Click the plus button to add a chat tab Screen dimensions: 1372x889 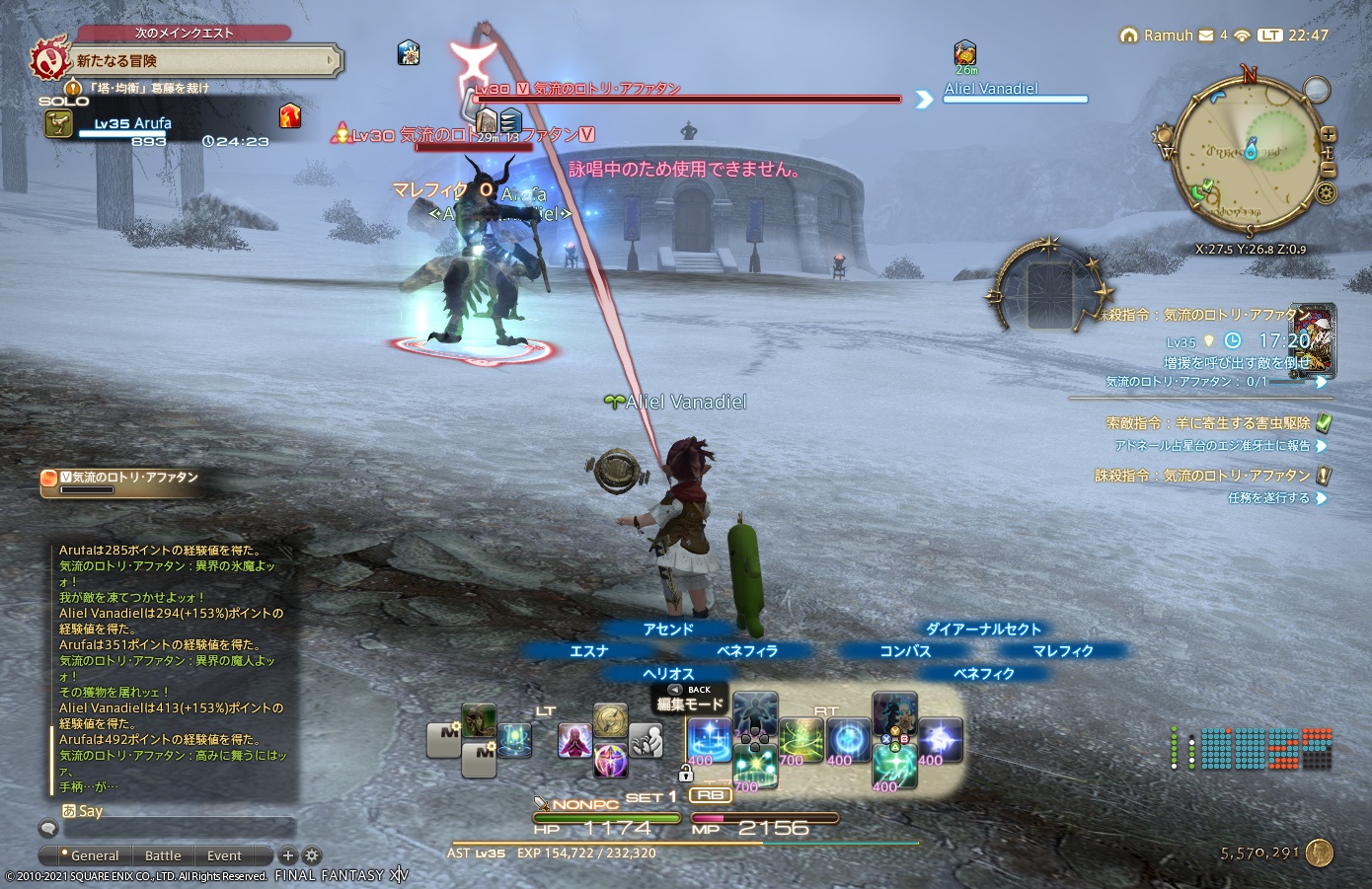click(287, 855)
